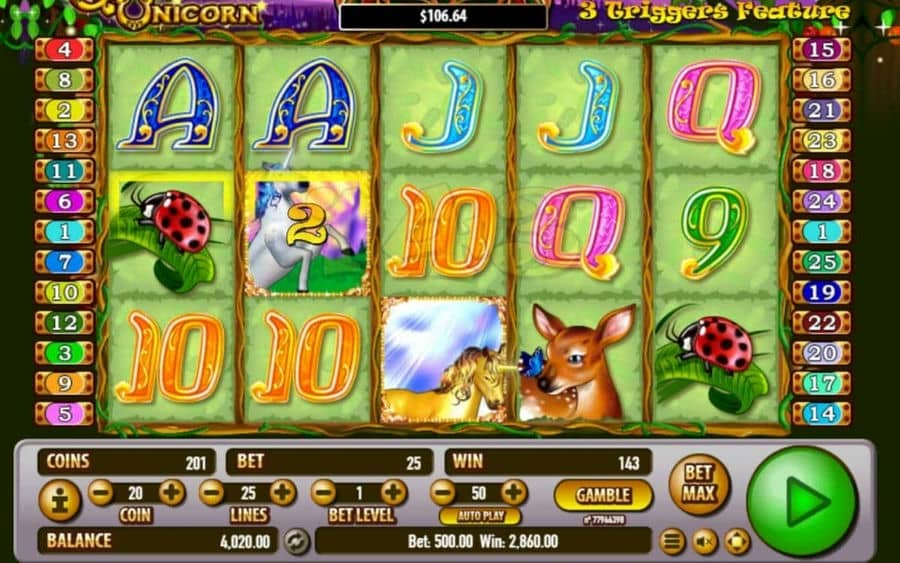Click the balance refresh icon
Screen dimensions: 900x563
(296, 541)
